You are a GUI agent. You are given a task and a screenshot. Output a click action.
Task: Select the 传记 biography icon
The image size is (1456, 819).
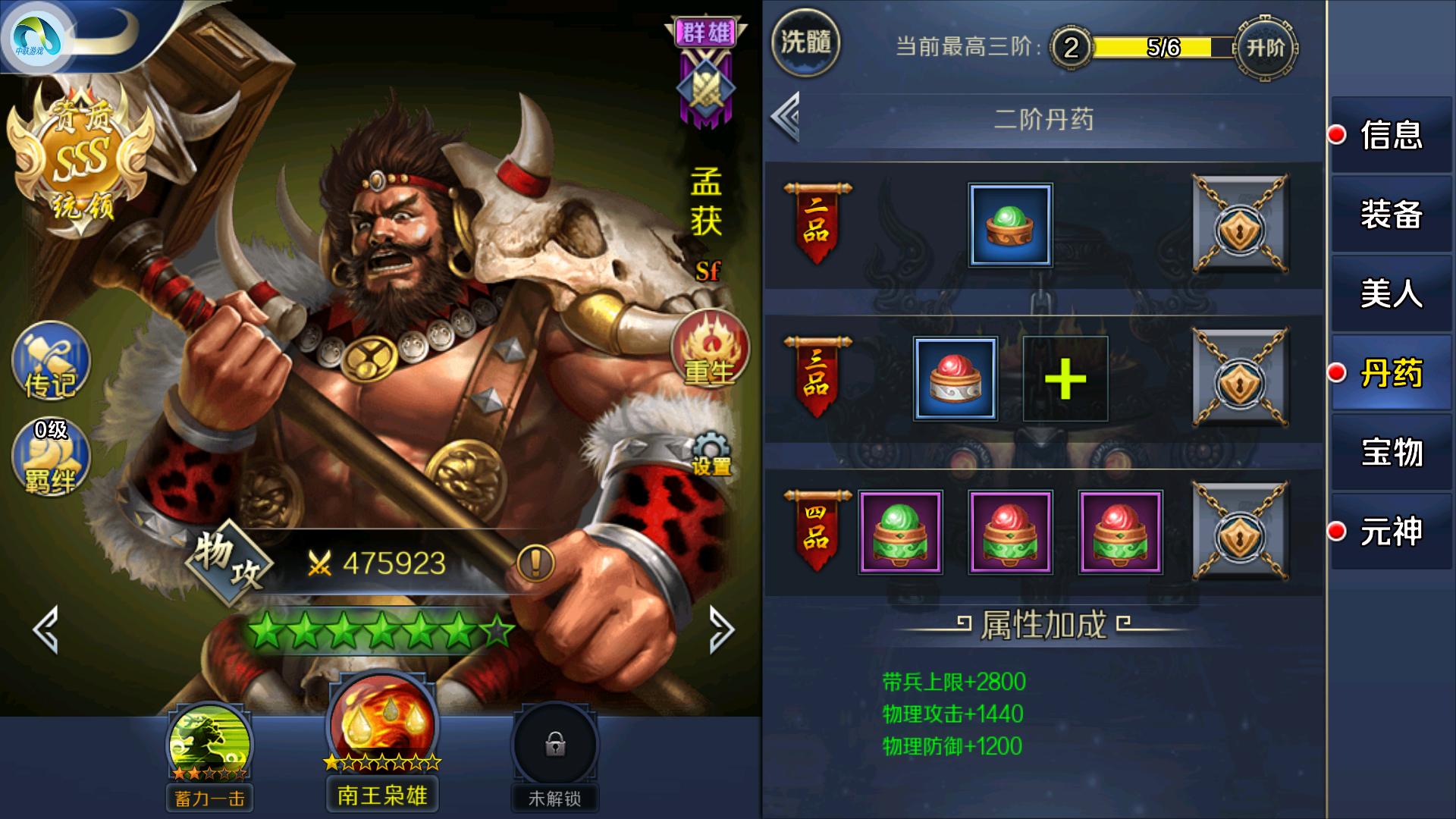point(49,364)
